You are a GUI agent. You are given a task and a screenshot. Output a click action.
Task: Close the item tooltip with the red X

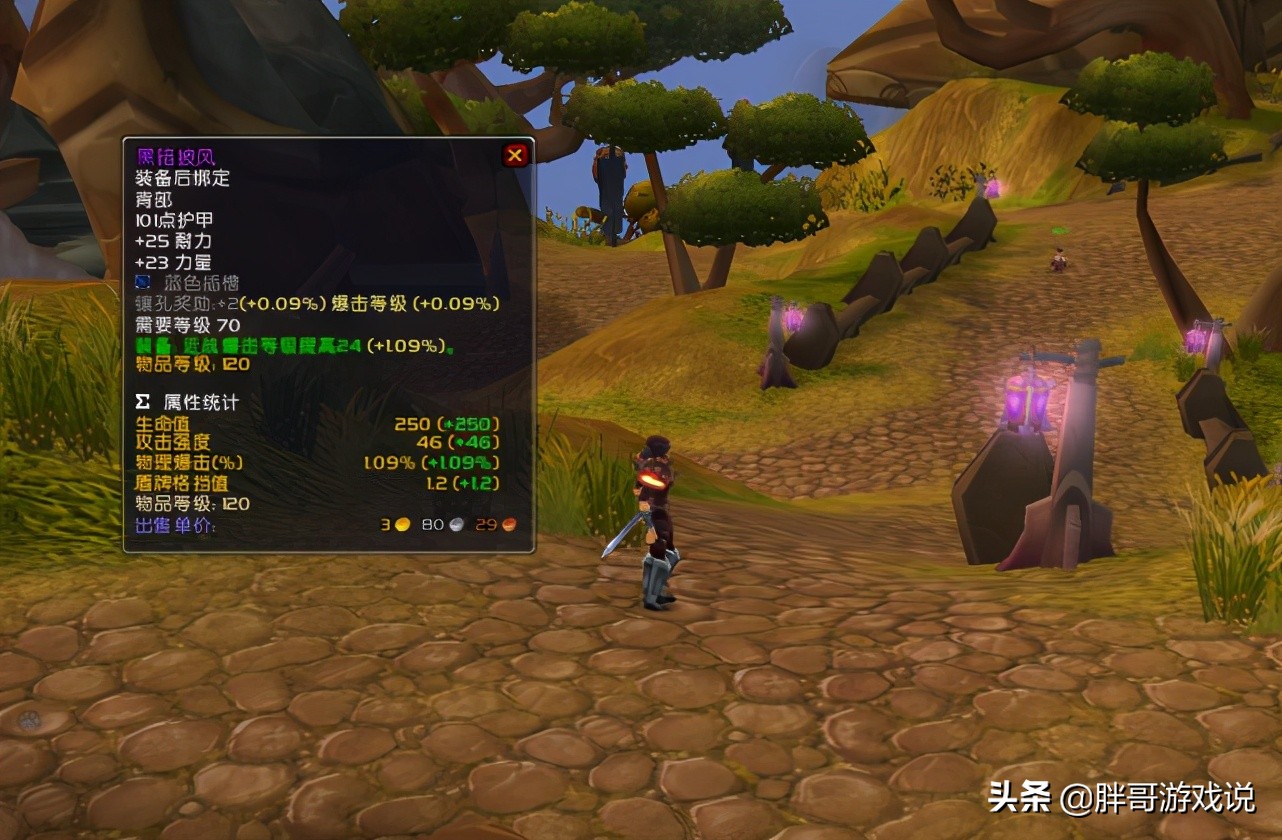point(515,154)
